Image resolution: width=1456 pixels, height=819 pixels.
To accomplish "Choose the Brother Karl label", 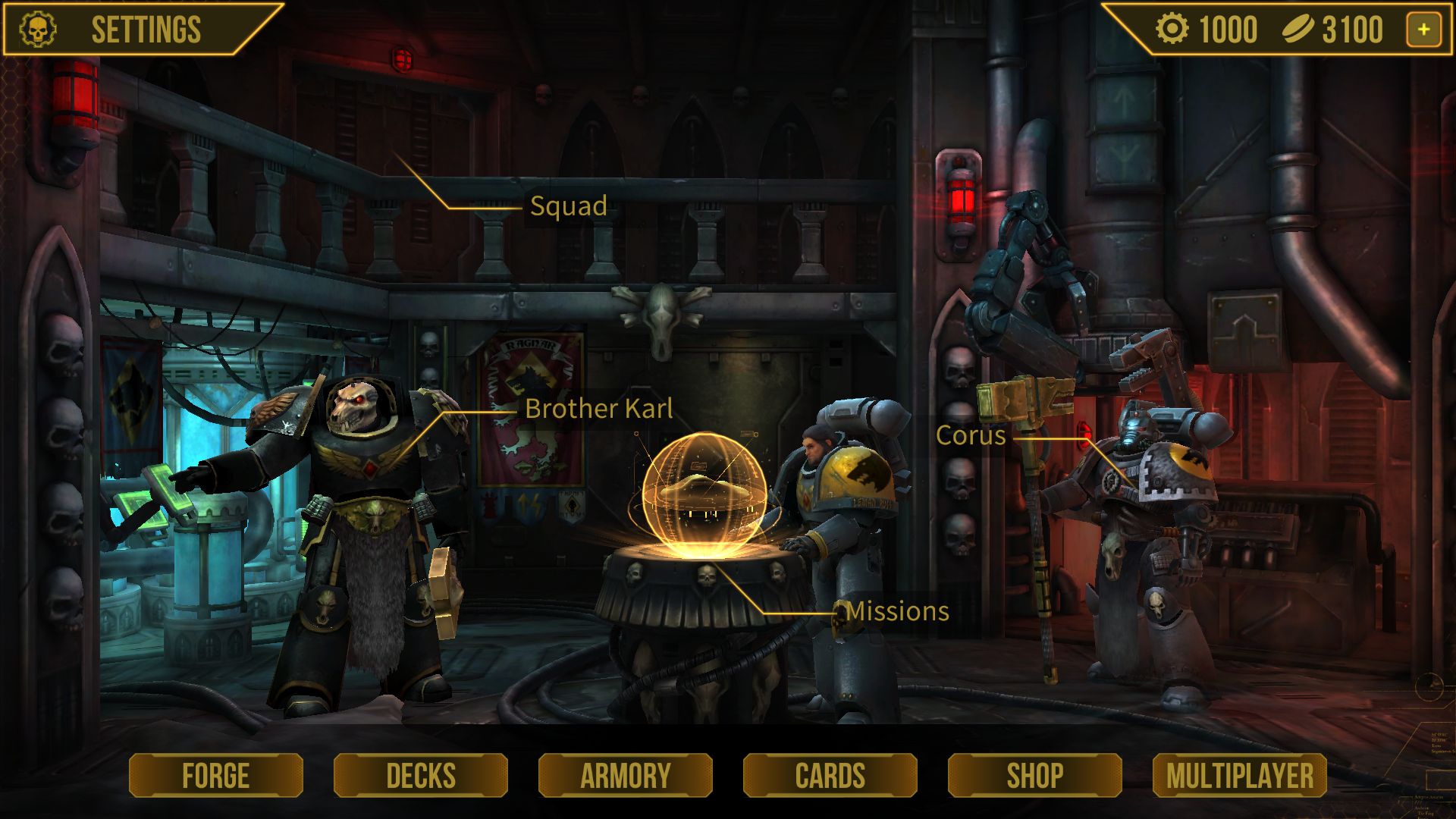I will click(598, 409).
